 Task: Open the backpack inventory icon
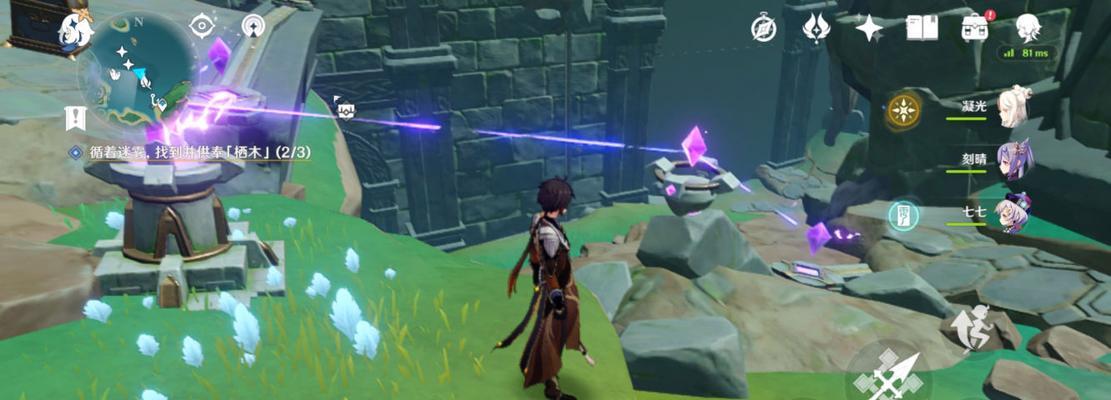pos(973,28)
